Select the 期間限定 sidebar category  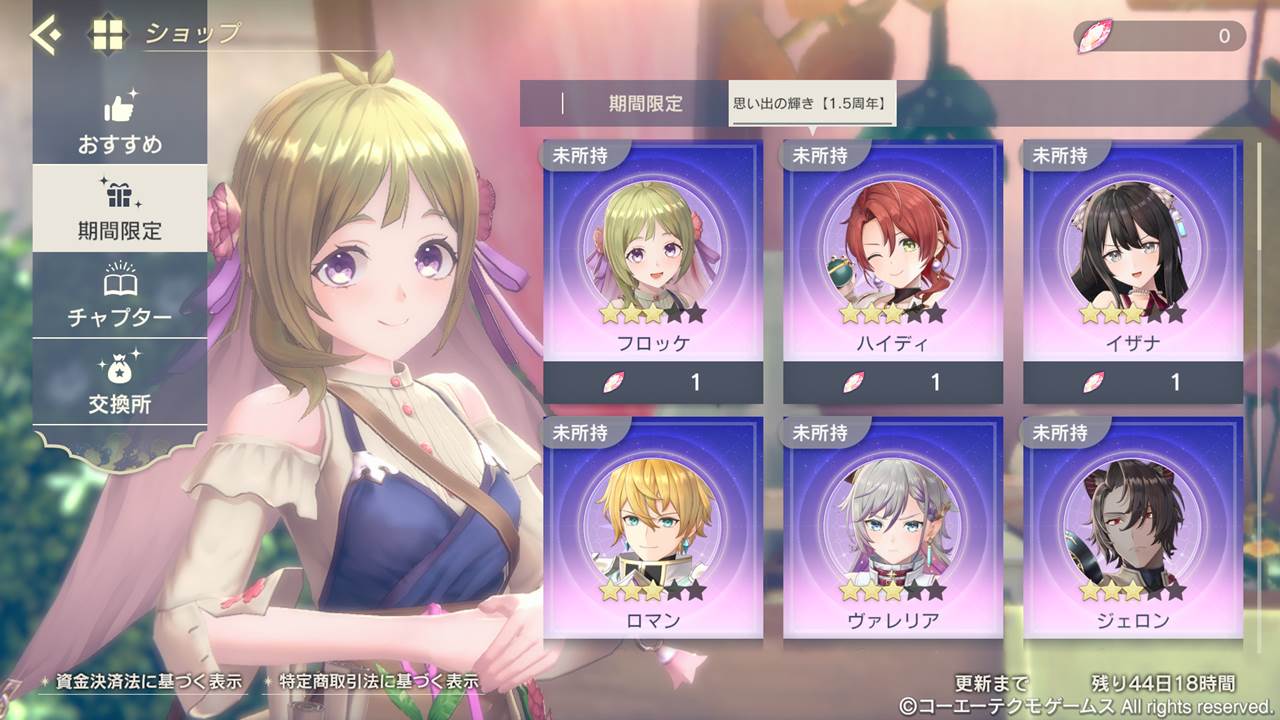point(120,209)
